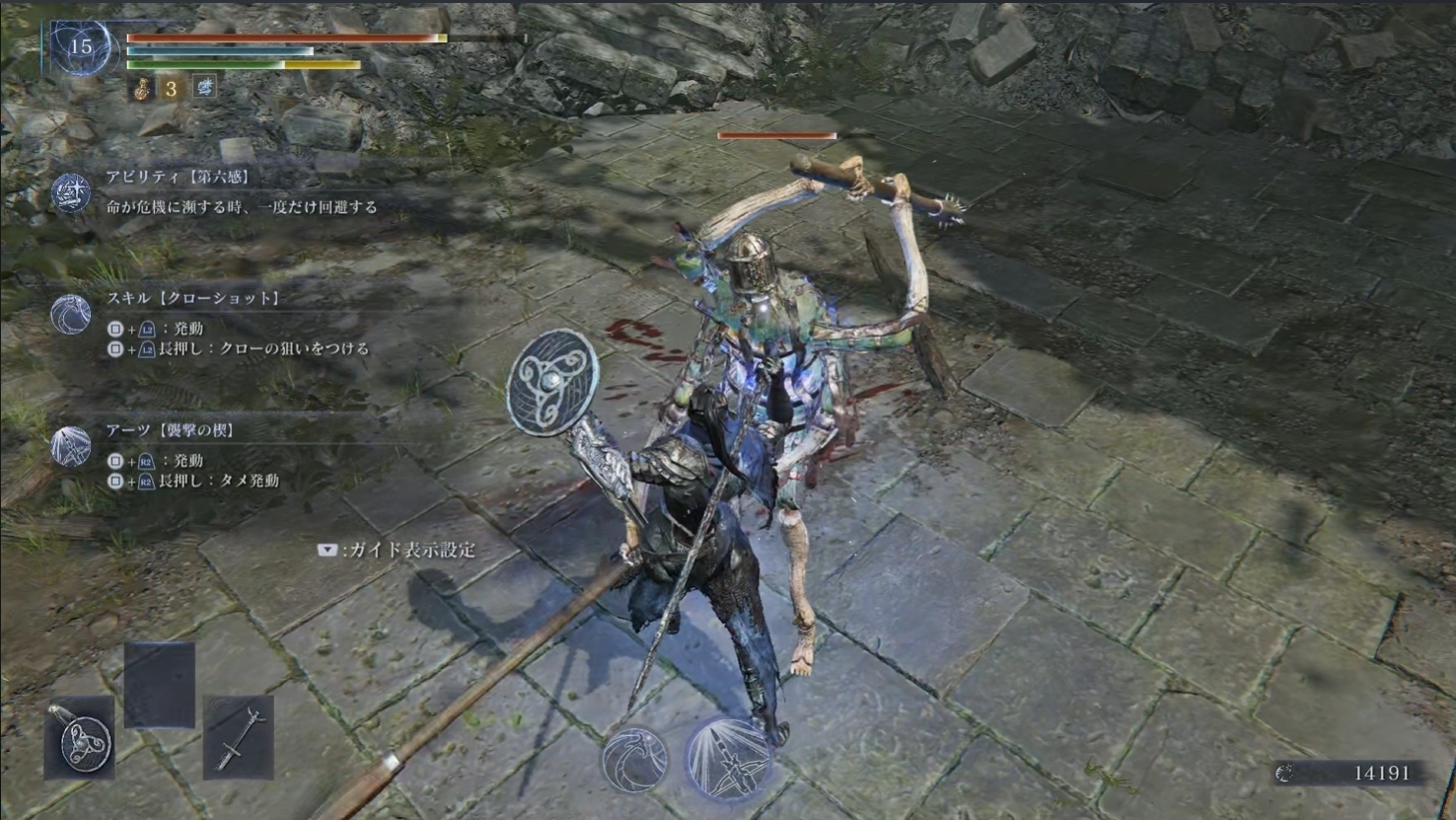Select the アーツ【襲撃の楔】 guide entry icon
Viewport: 1456px width, 820px height.
71,447
